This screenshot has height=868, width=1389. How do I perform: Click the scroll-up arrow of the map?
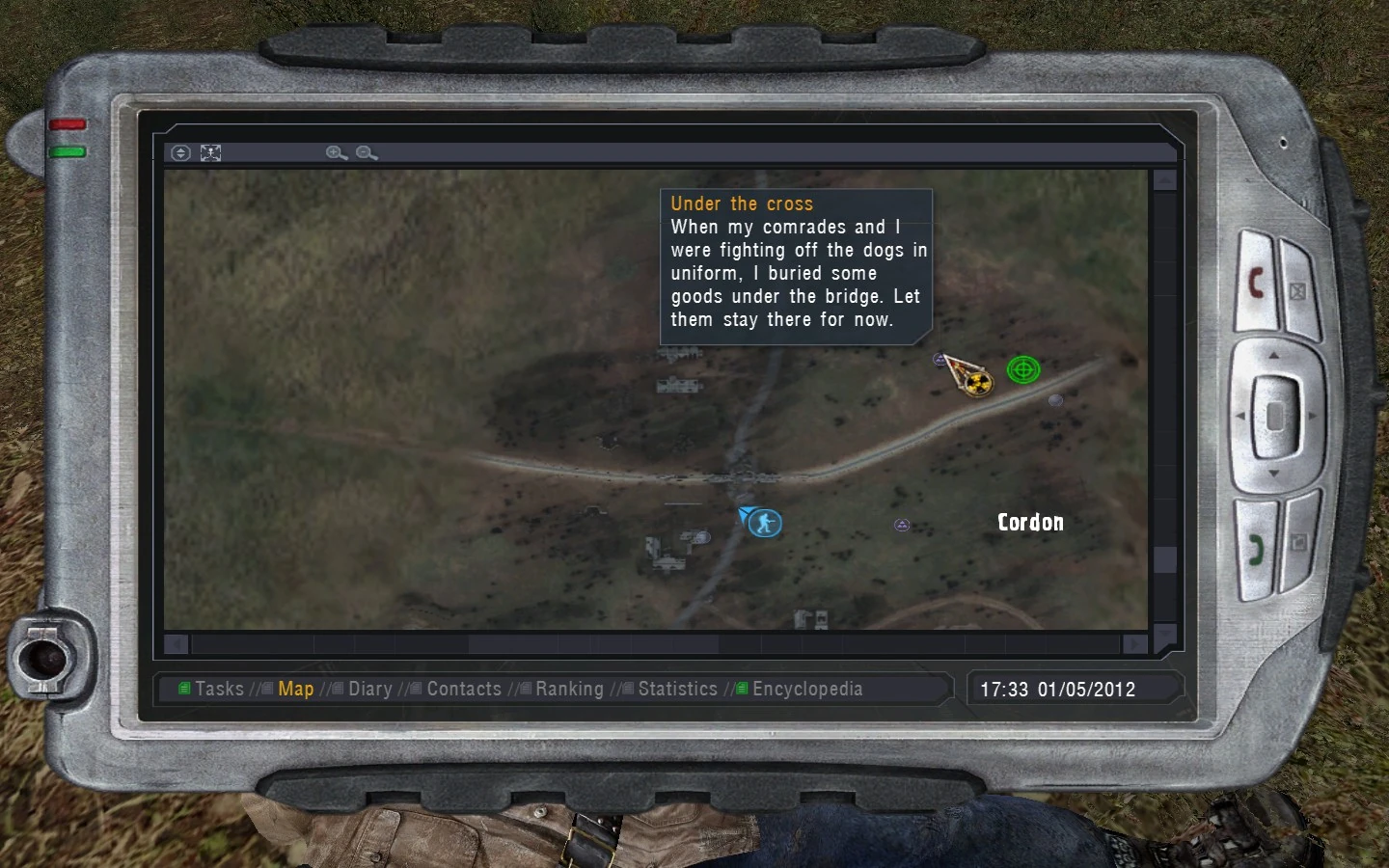tap(1165, 180)
